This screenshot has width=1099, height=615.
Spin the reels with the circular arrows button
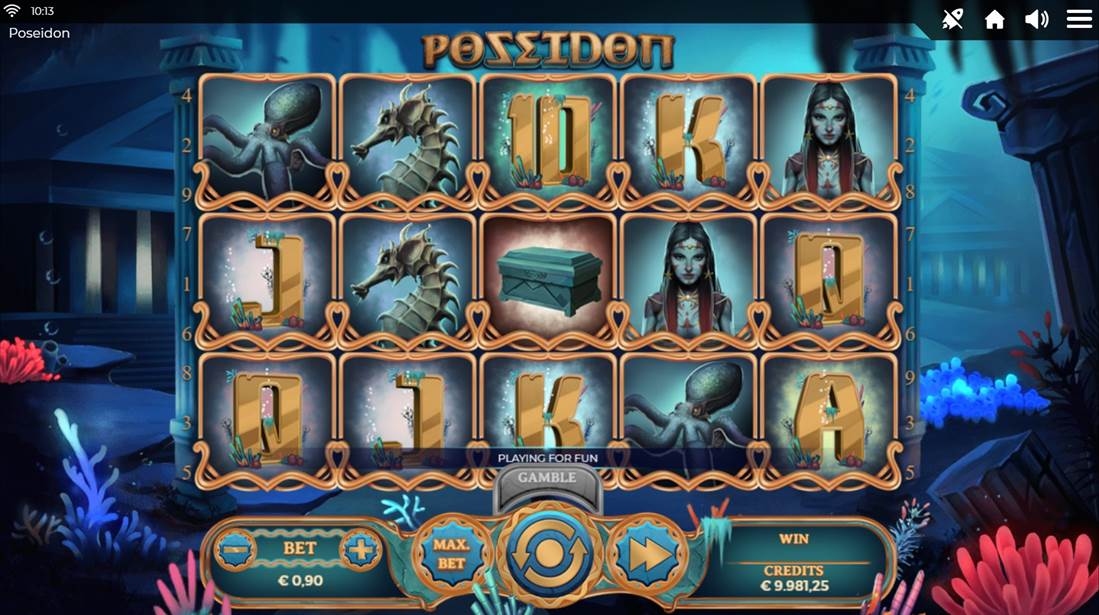click(549, 553)
